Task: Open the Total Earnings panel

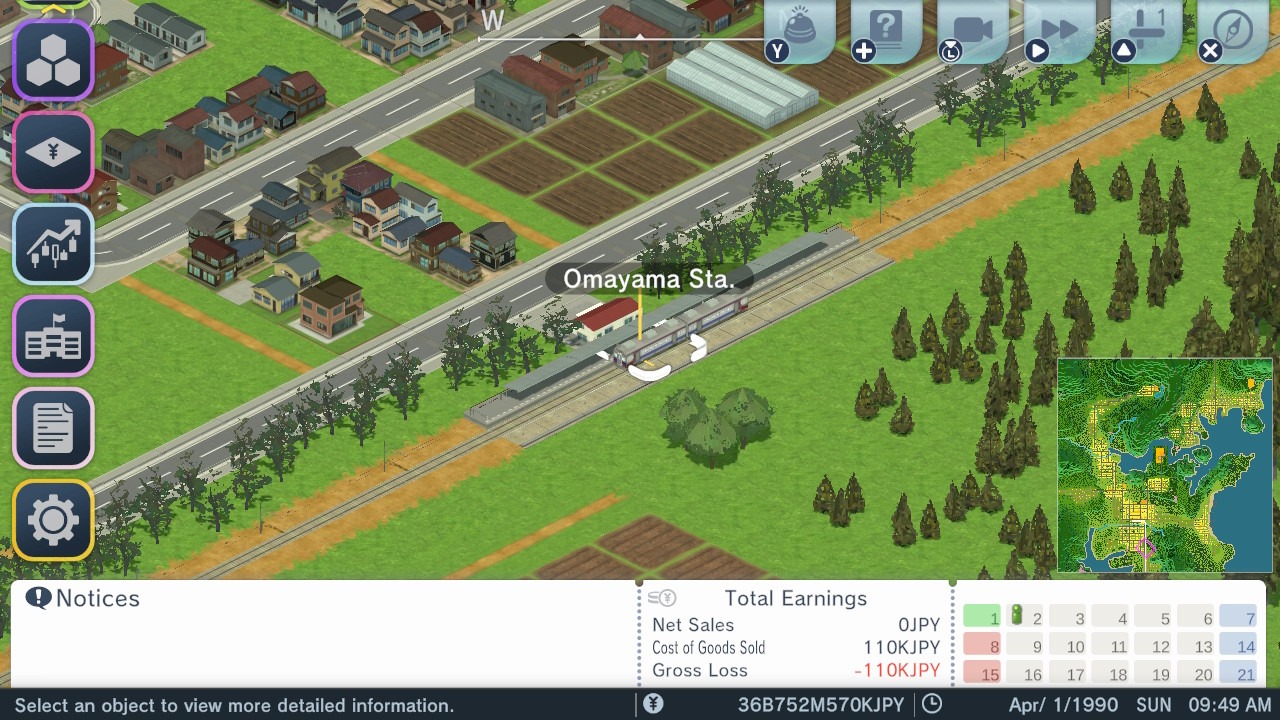Action: click(795, 598)
